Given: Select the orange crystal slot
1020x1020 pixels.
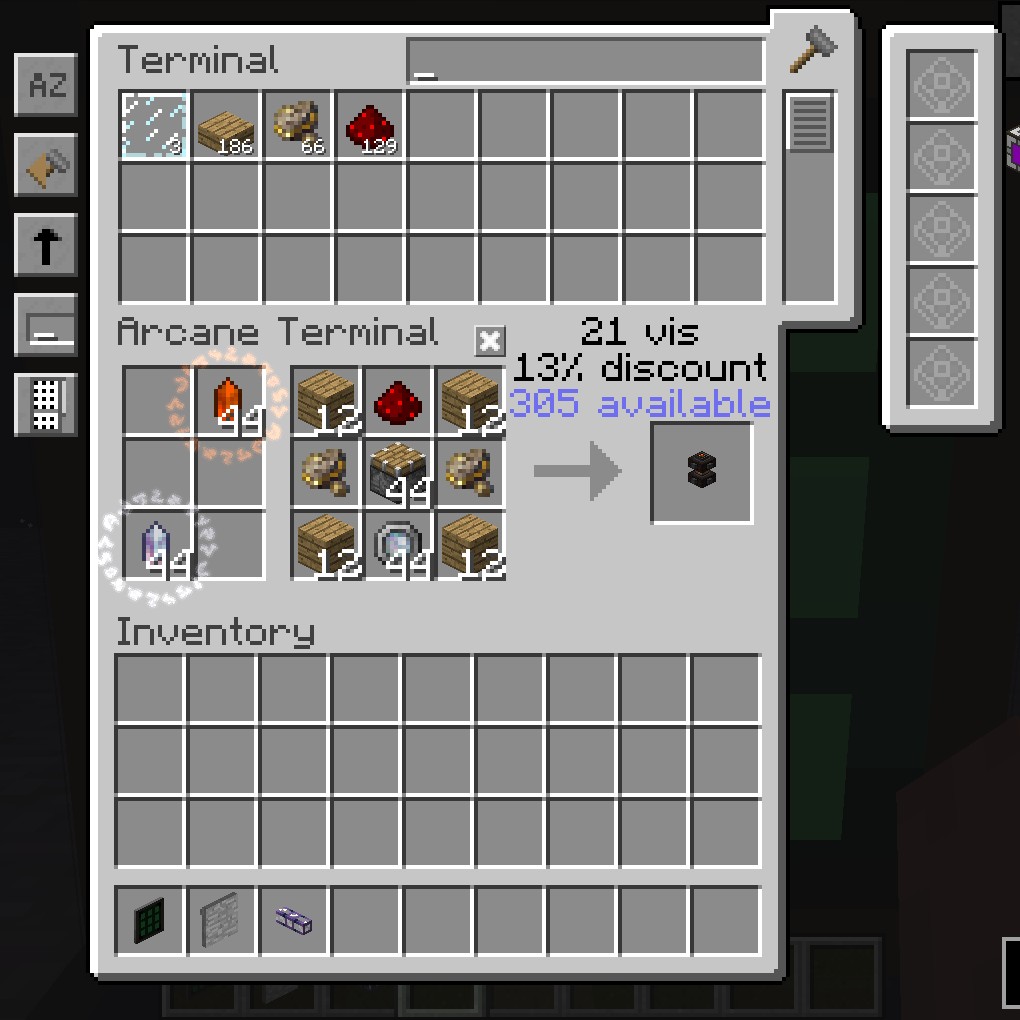Looking at the screenshot, I should [230, 402].
